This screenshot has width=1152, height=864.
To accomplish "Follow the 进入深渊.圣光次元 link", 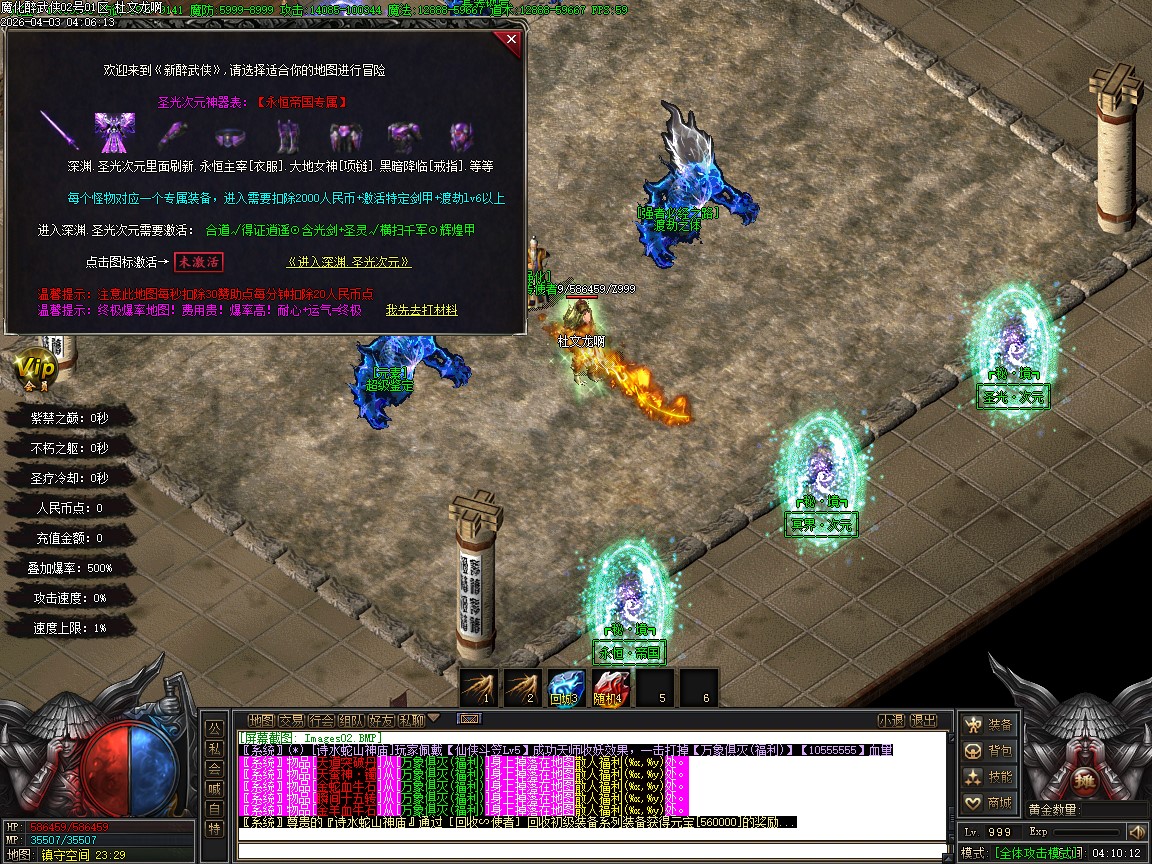I will coord(349,262).
